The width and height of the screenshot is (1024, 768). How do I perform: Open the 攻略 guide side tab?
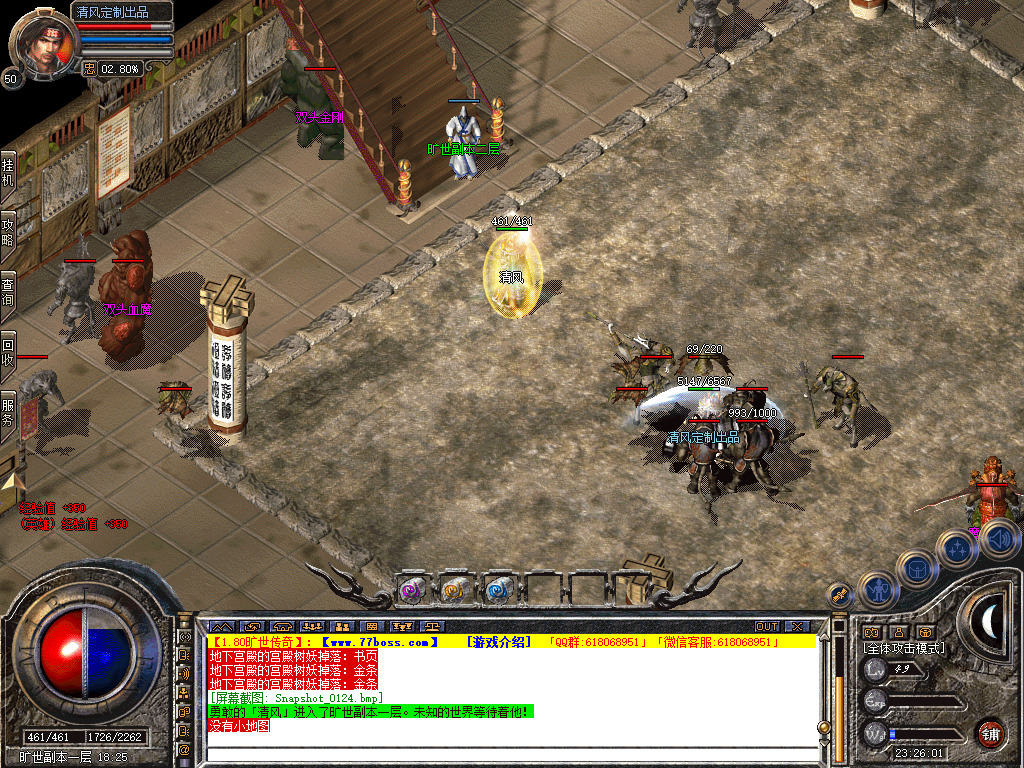pos(8,232)
